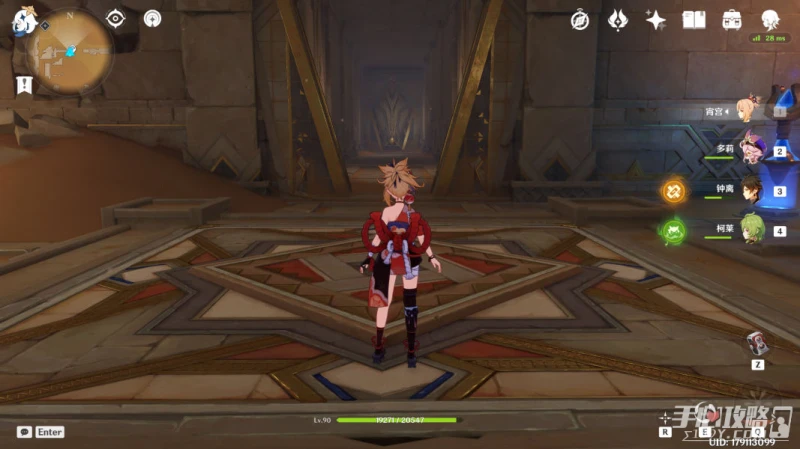This screenshot has width=800, height=449.
Task: Open the compass adventure icon
Action: point(581,20)
